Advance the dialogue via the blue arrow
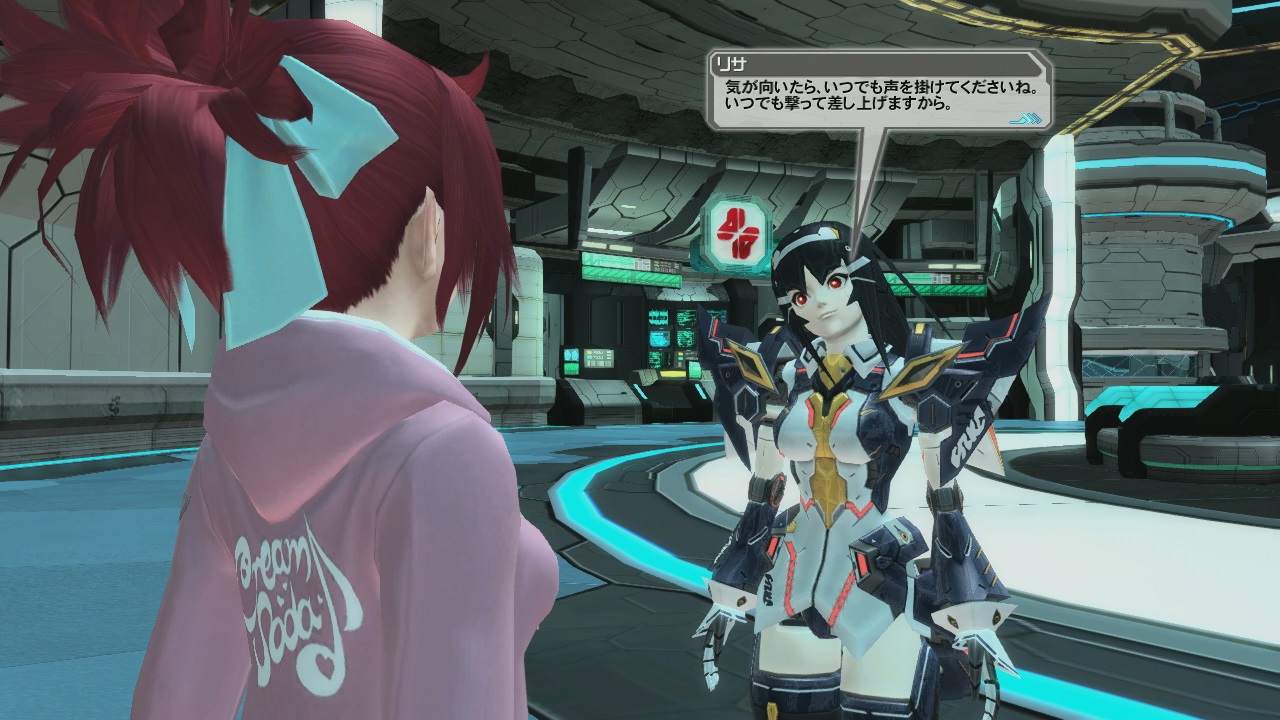 point(1026,119)
